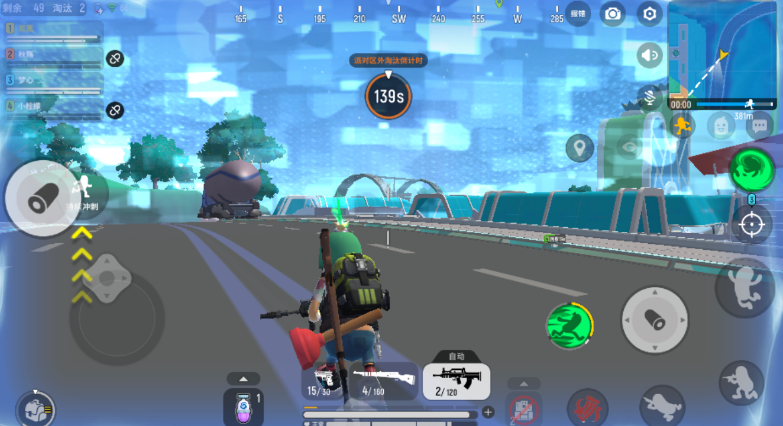The image size is (783, 426).
Task: Open the chat message bubble
Action: click(759, 125)
